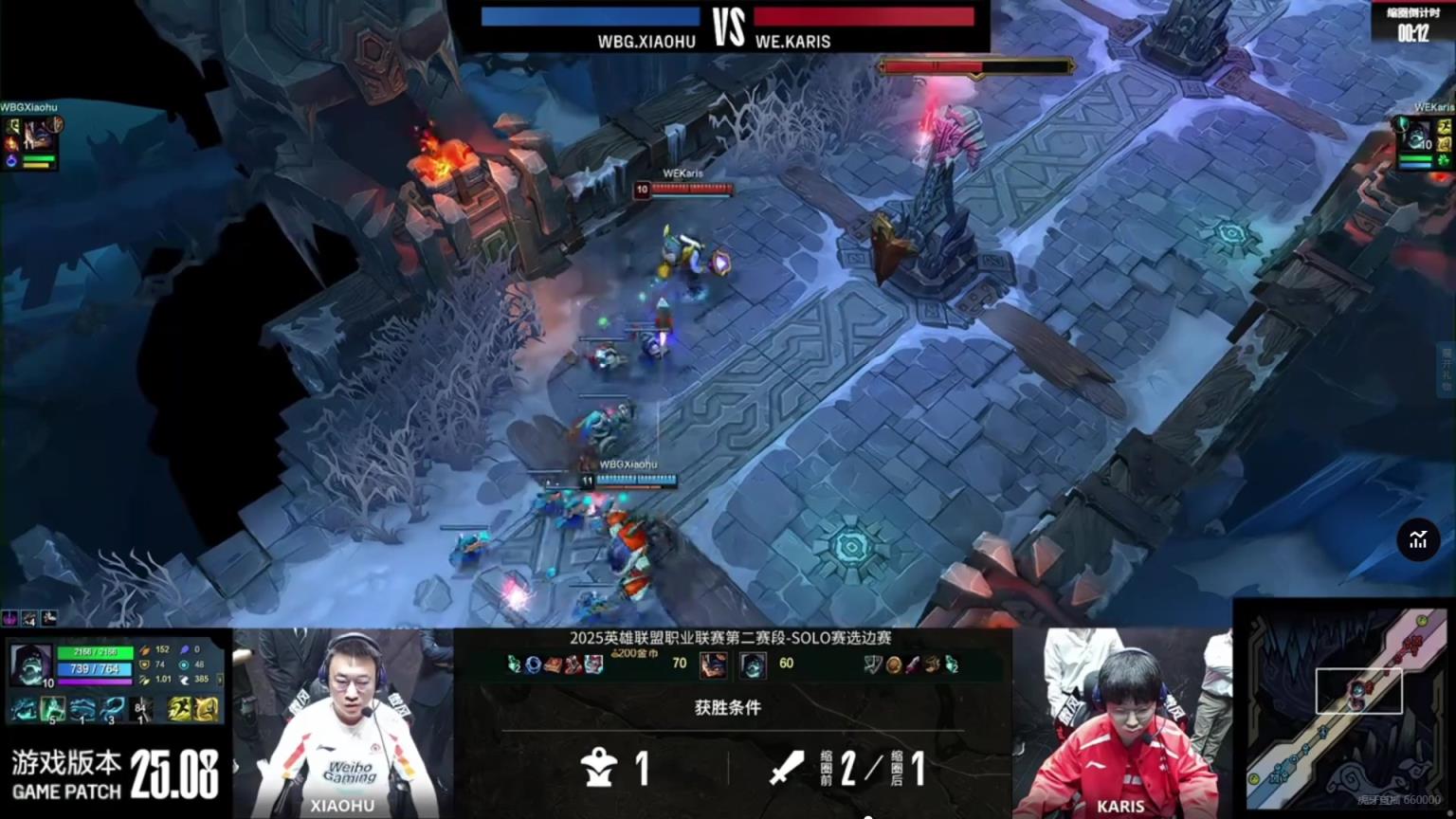Click the hooded champion portrait beside score 60
The width and height of the screenshot is (1456, 819).
coord(753,664)
